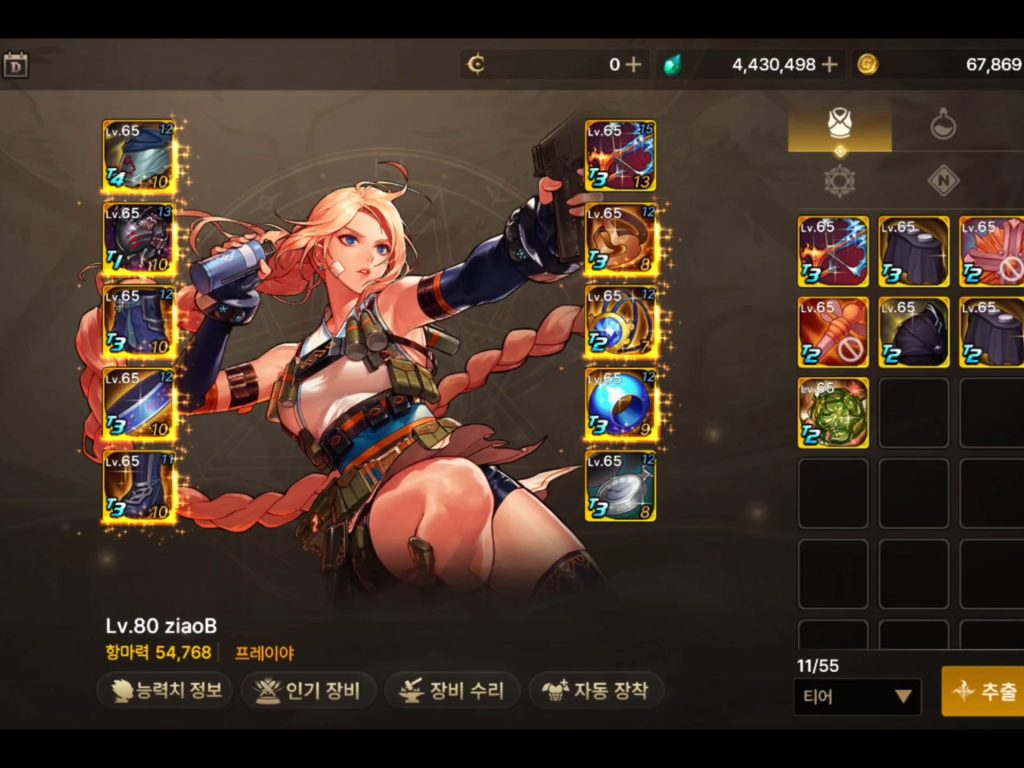Select the equipped golden bracelet slot
1024x768 pixels.
pos(620,238)
